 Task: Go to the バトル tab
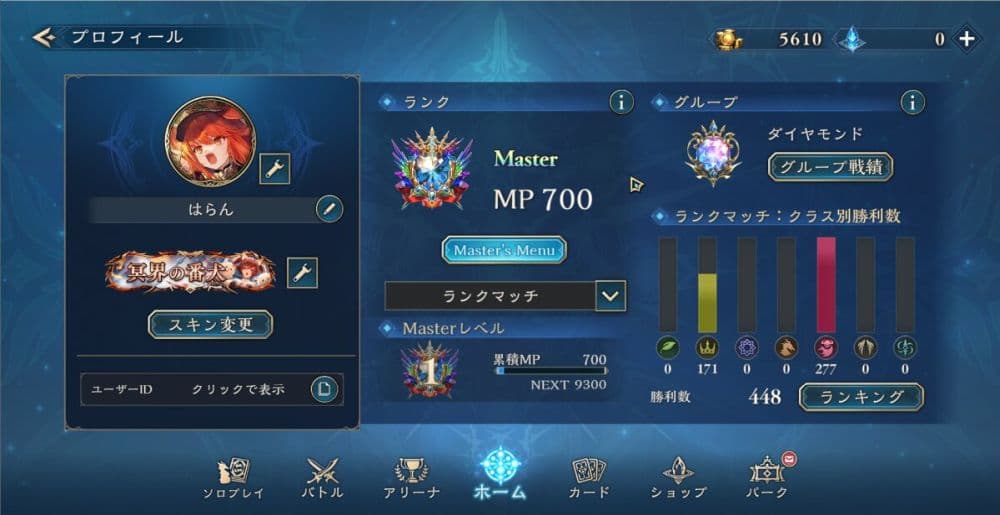(x=322, y=477)
